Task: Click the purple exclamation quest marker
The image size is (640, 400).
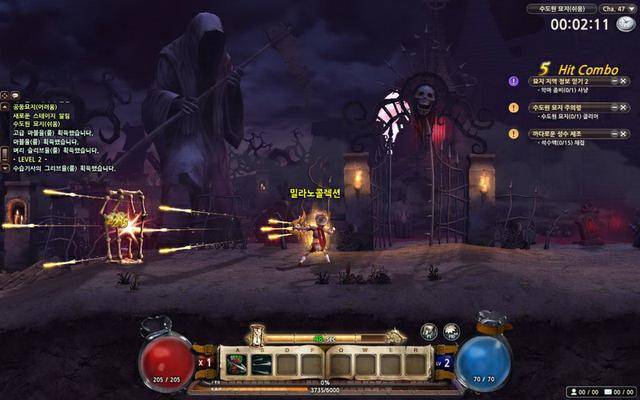Action: coord(514,80)
